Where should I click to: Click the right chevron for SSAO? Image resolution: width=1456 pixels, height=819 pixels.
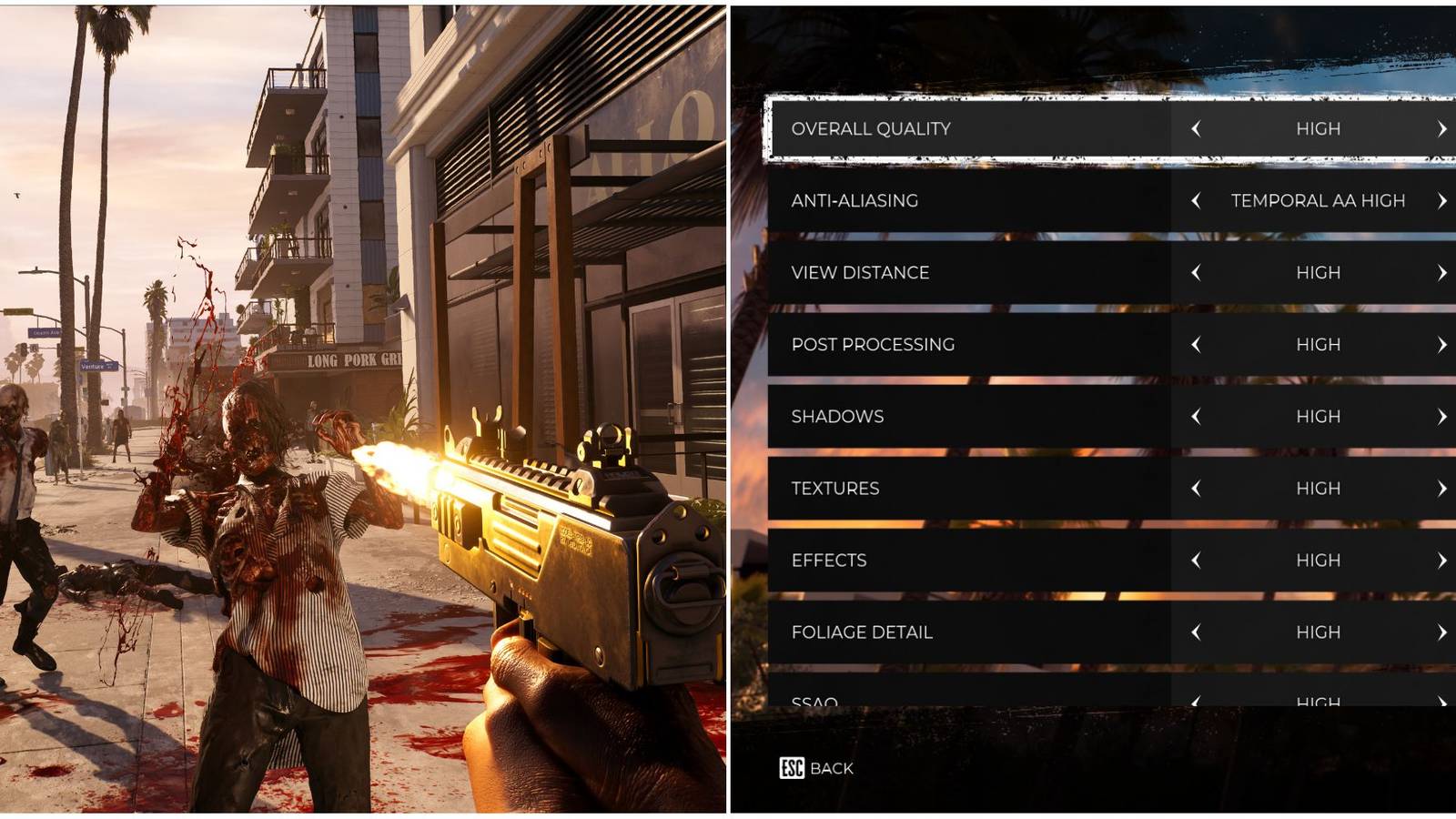[x=1441, y=702]
